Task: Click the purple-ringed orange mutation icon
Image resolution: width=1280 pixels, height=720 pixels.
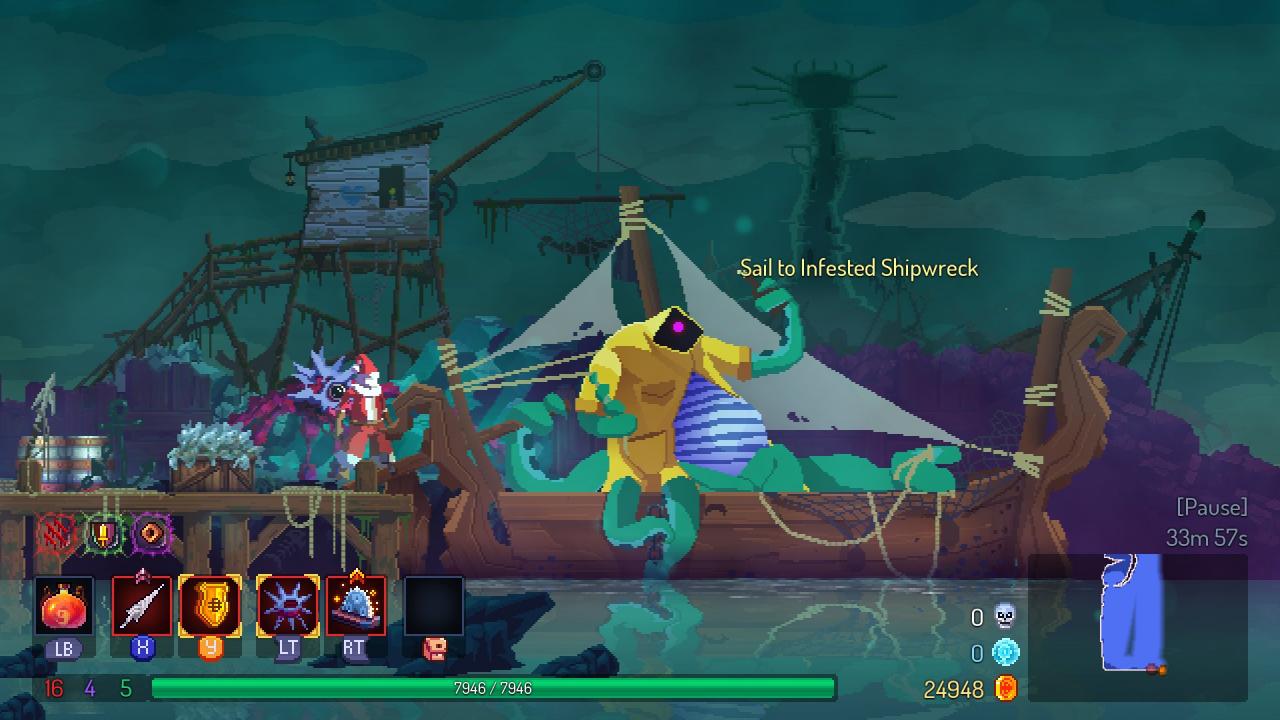Action: (x=151, y=534)
